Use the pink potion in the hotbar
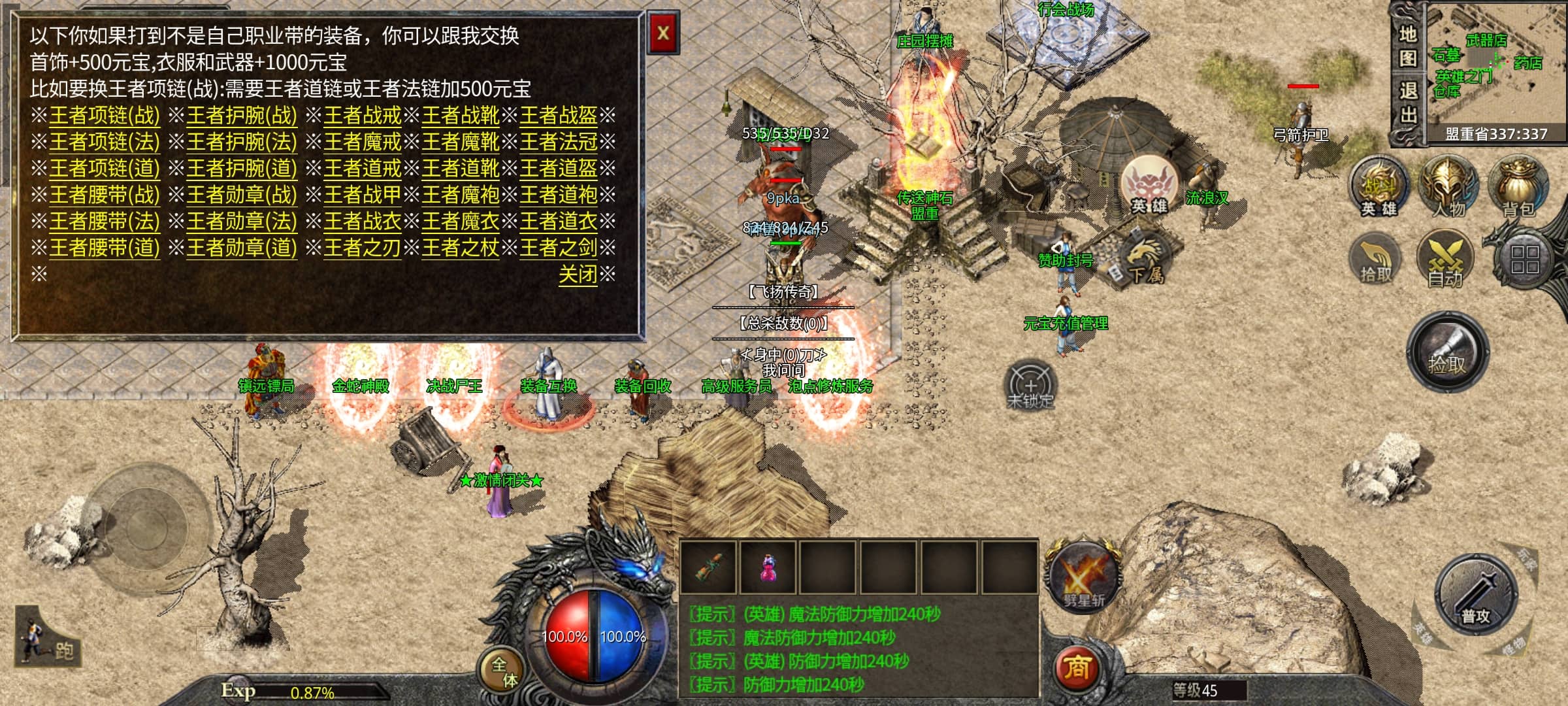 coord(768,567)
